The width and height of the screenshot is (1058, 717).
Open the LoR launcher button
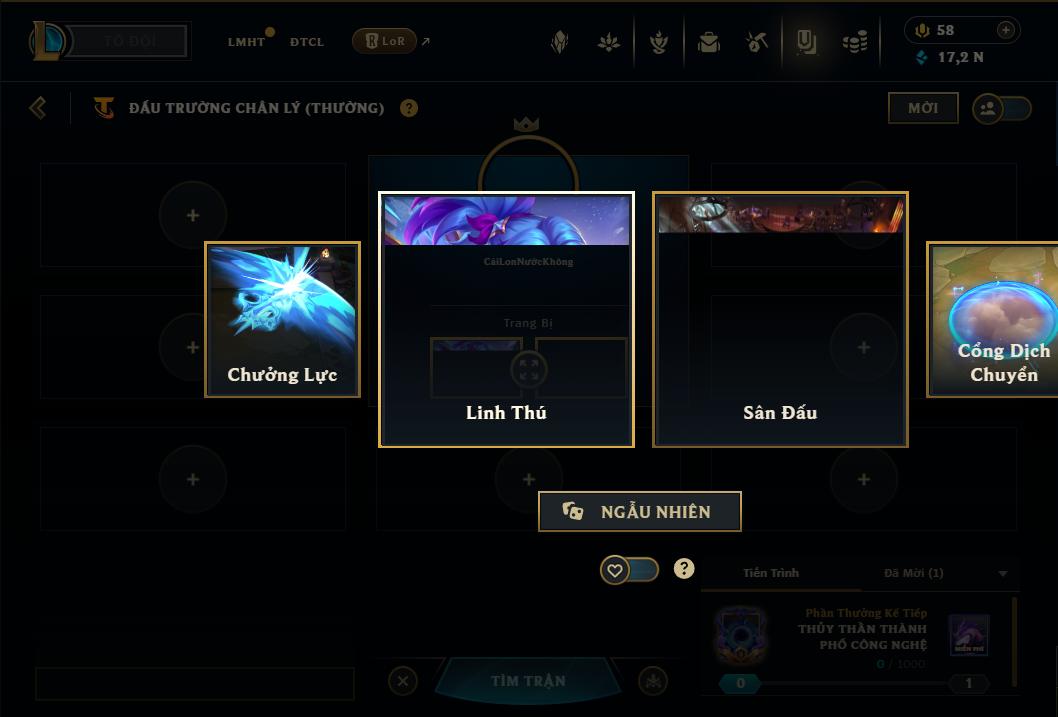coord(385,41)
